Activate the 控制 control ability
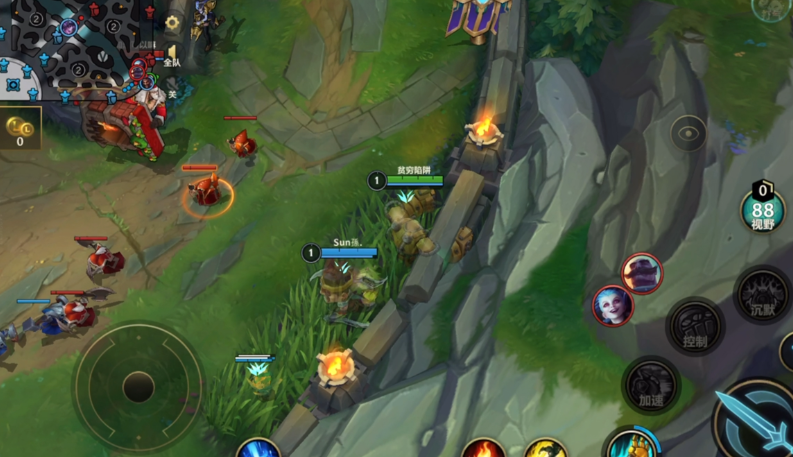Screen dimensions: 793x457 (x=695, y=327)
